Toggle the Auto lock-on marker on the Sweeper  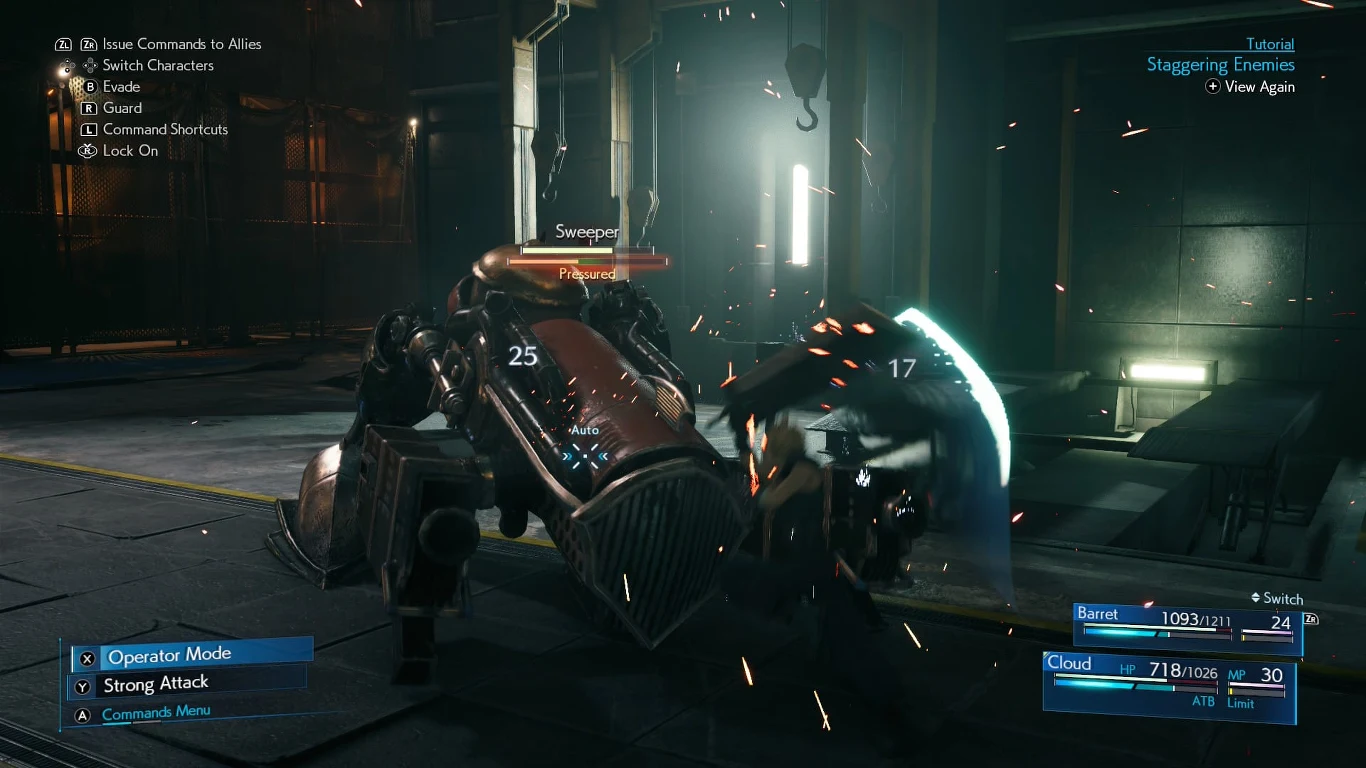(x=585, y=443)
